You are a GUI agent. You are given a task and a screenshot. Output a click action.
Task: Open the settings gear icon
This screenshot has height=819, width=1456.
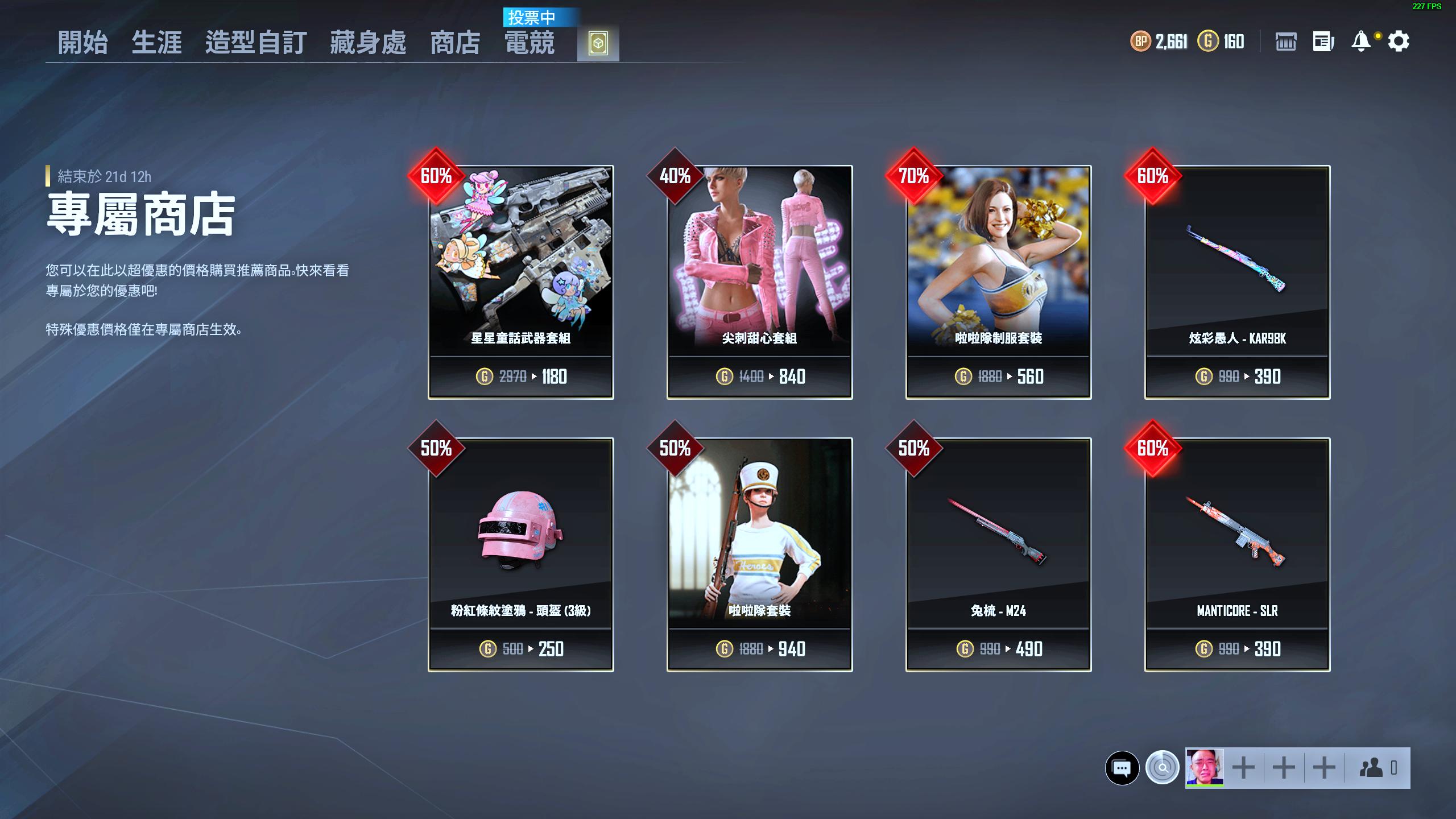pos(1399,42)
